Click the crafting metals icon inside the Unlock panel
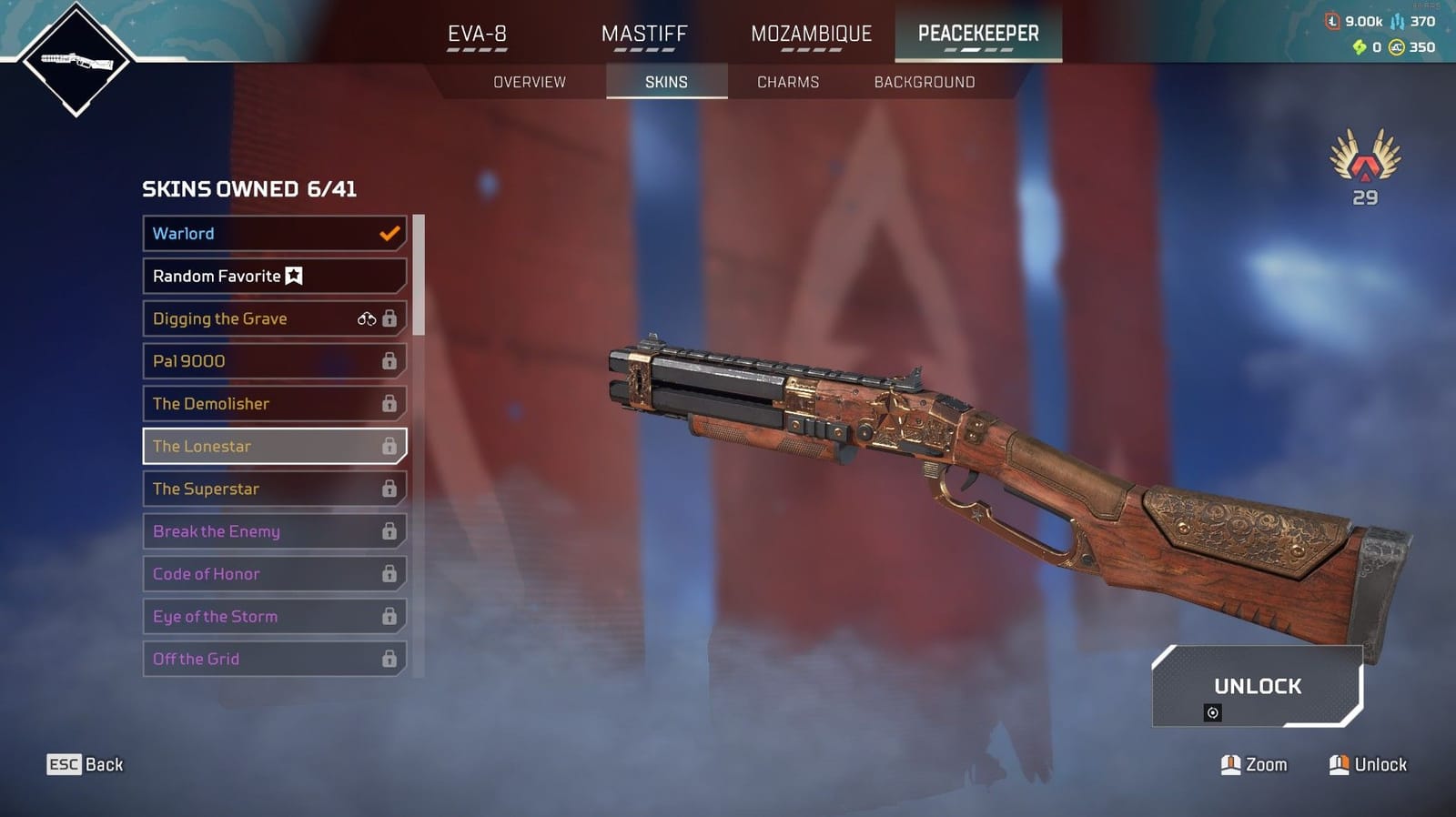Image resolution: width=1456 pixels, height=817 pixels. [1213, 712]
